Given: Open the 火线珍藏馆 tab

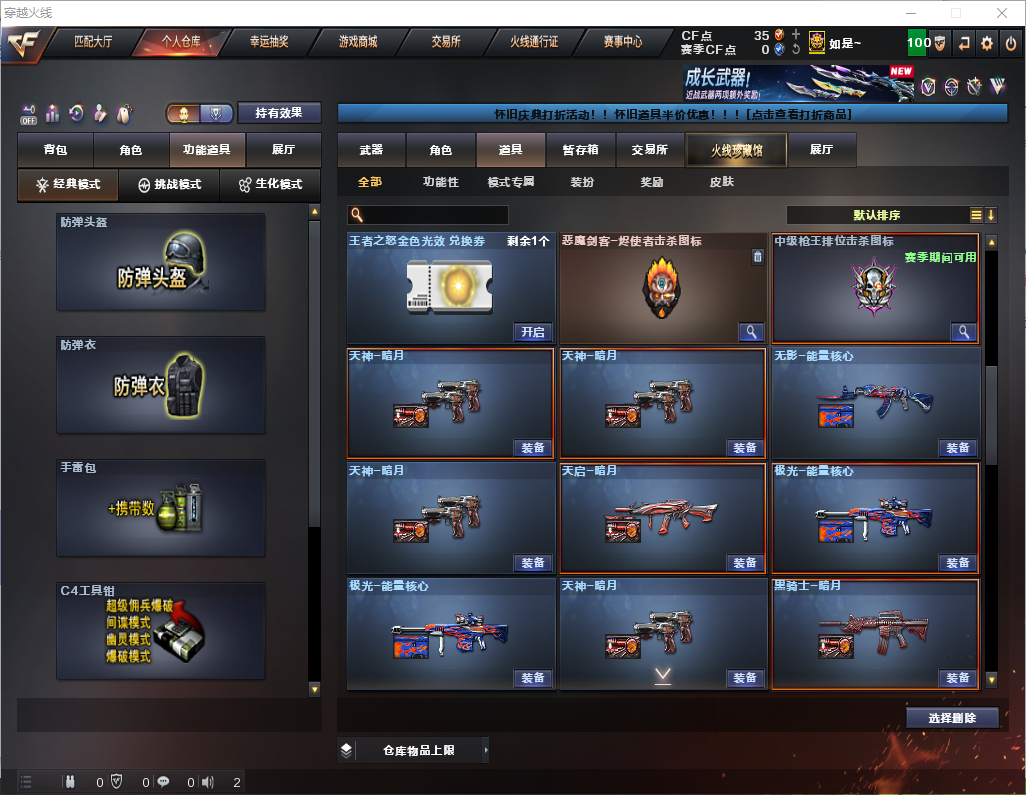Looking at the screenshot, I should click(x=736, y=150).
